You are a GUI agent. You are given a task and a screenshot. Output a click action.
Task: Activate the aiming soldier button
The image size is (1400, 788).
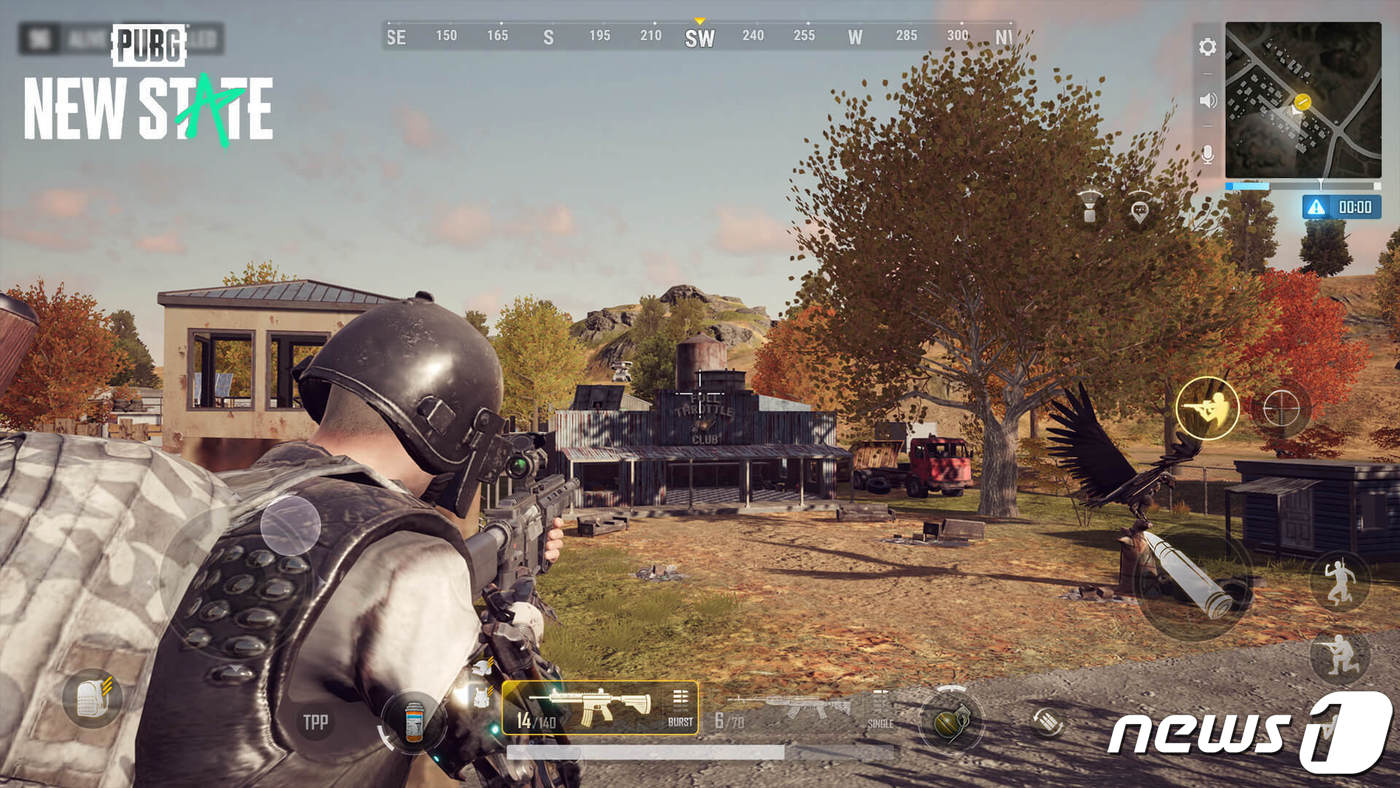point(1207,408)
